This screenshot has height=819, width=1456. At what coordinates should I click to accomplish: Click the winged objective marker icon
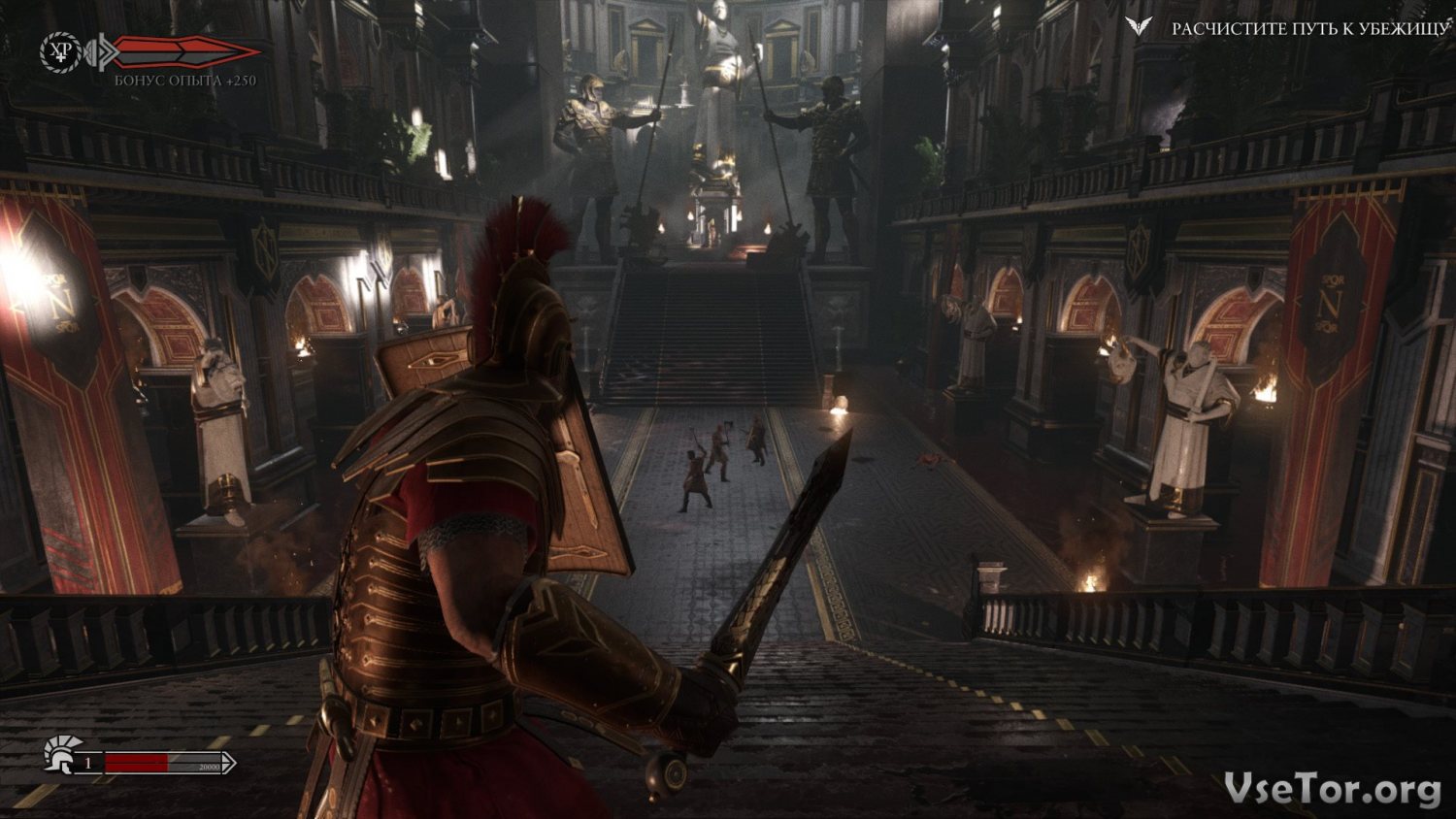(x=1139, y=26)
